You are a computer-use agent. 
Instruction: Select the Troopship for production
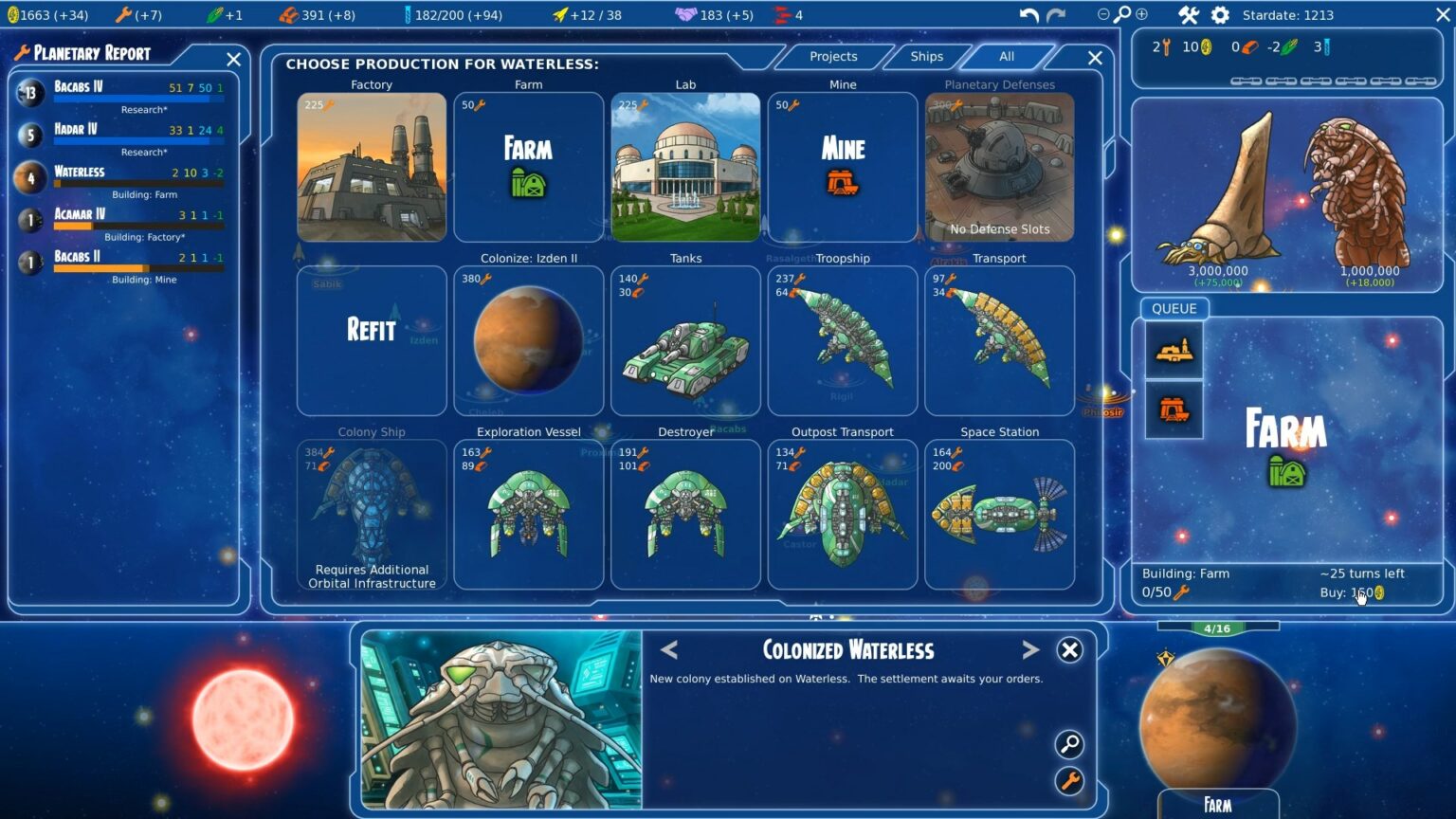click(x=842, y=340)
